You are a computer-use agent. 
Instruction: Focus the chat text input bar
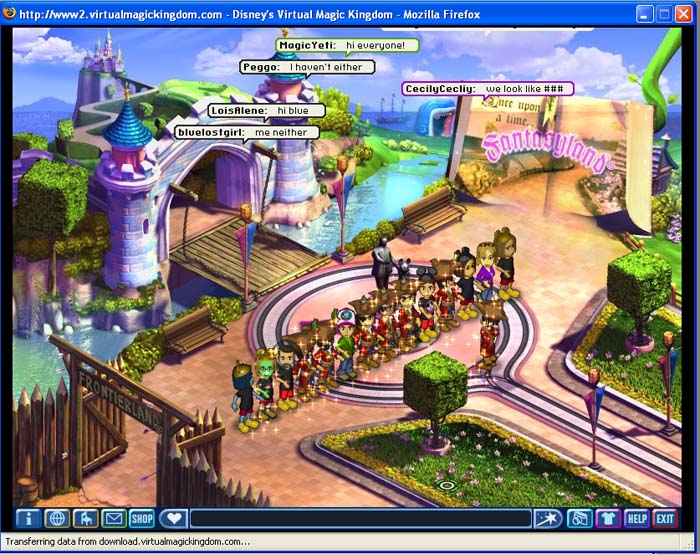click(360, 518)
